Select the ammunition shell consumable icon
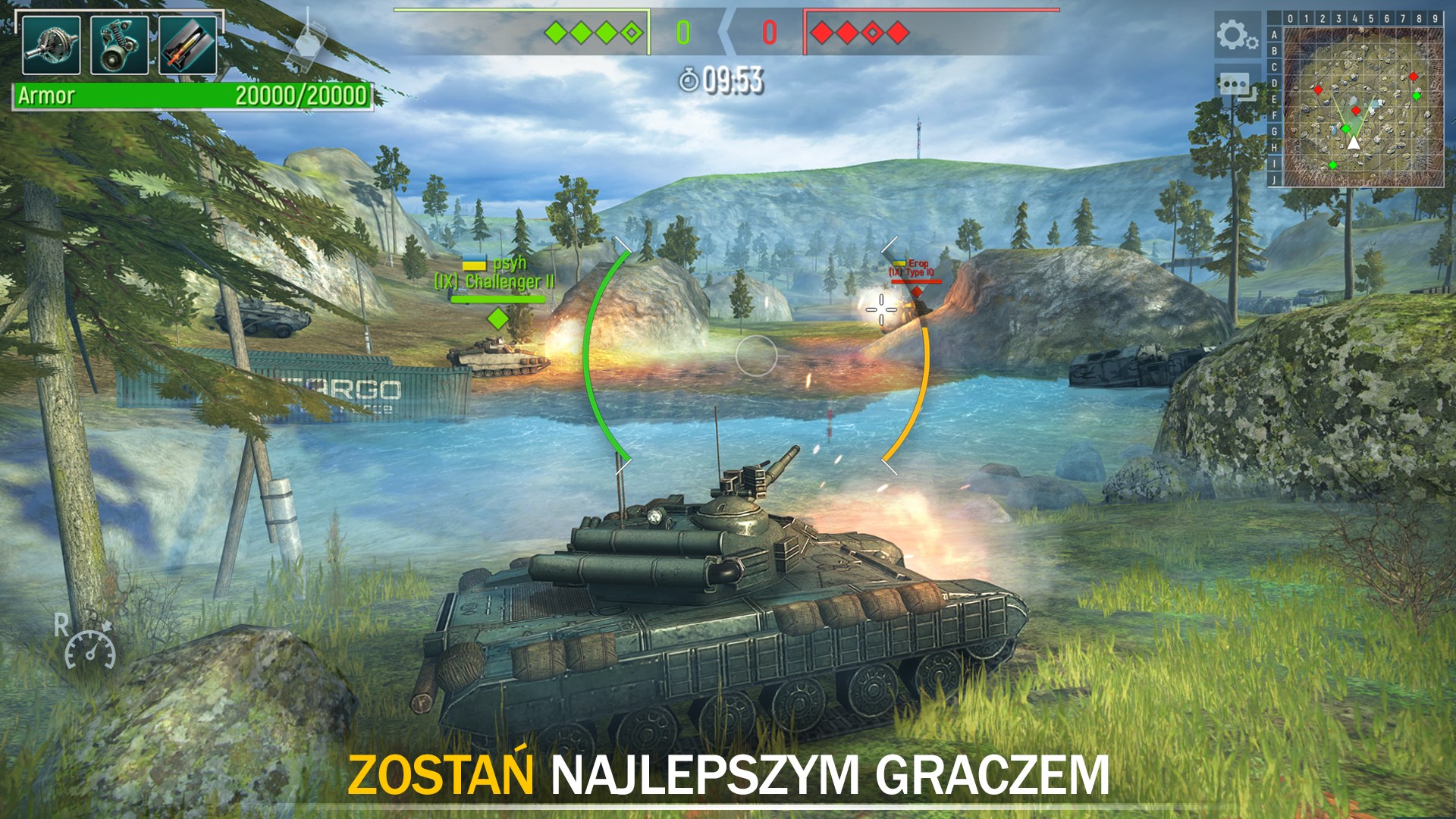Viewport: 1456px width, 819px height. pyautogui.click(x=186, y=45)
